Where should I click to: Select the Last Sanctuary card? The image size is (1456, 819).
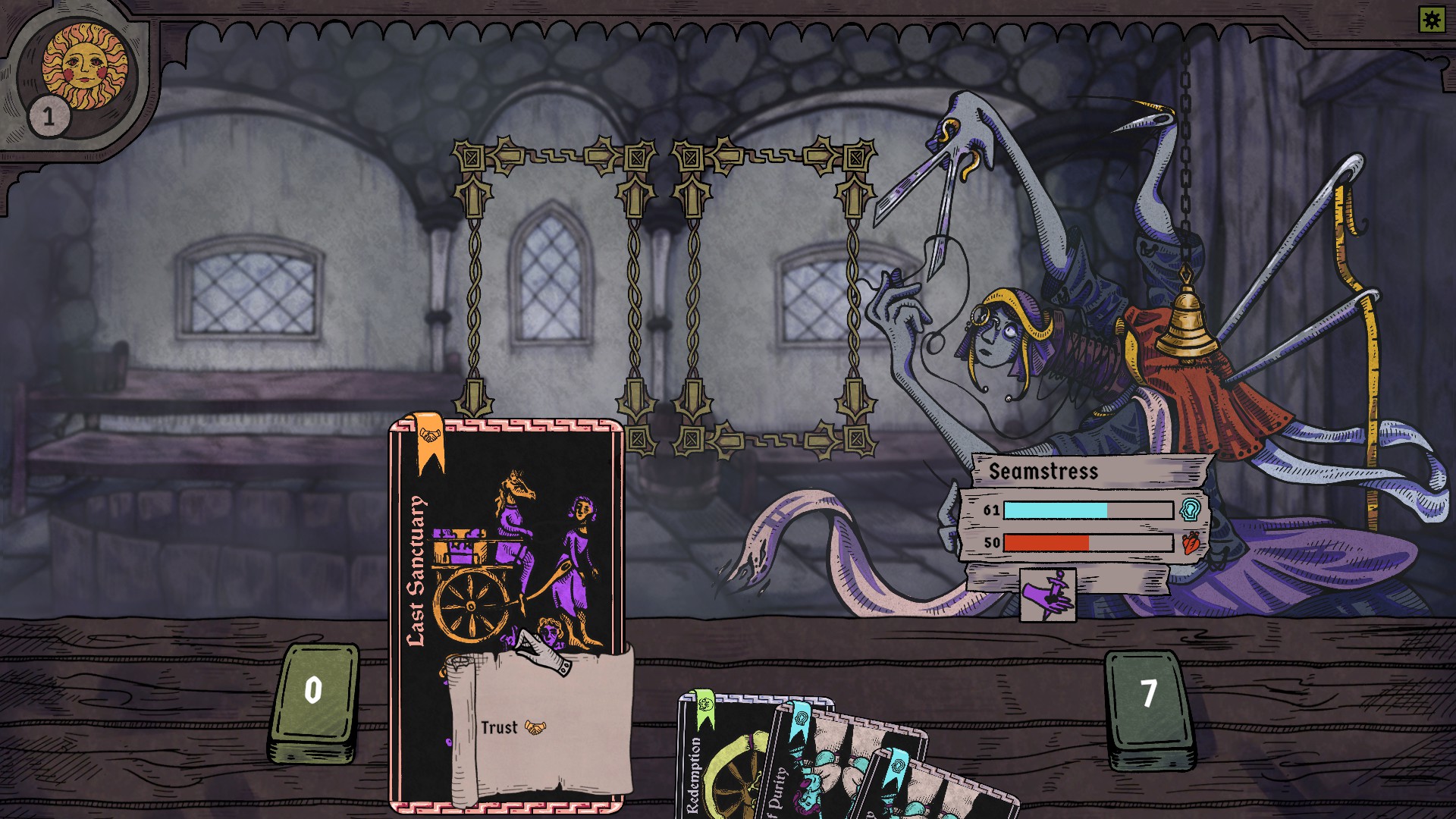[506, 576]
